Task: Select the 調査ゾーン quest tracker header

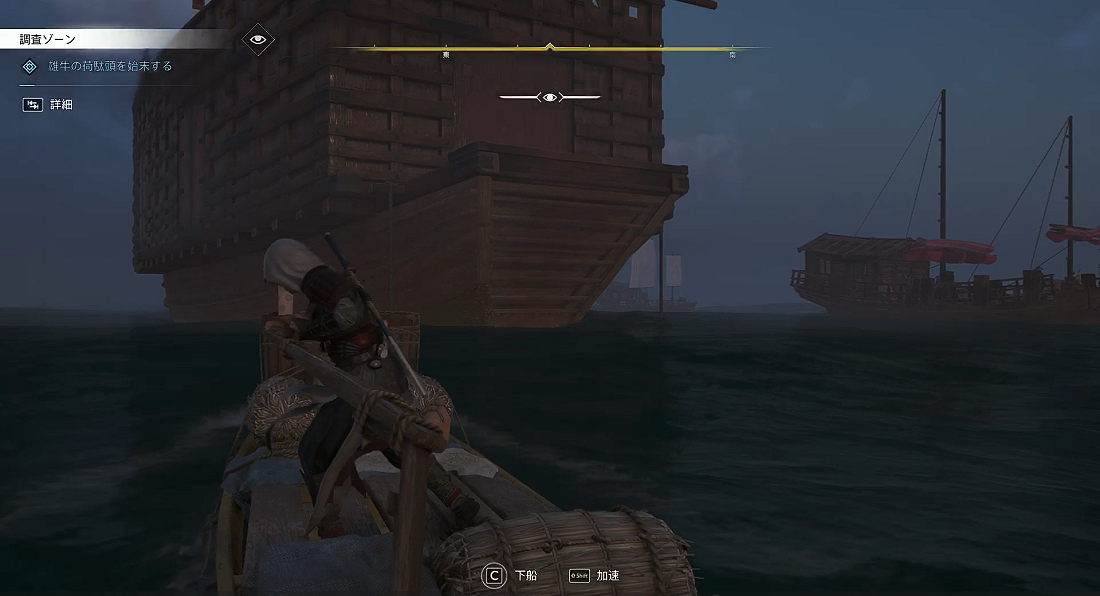Action: (x=49, y=39)
